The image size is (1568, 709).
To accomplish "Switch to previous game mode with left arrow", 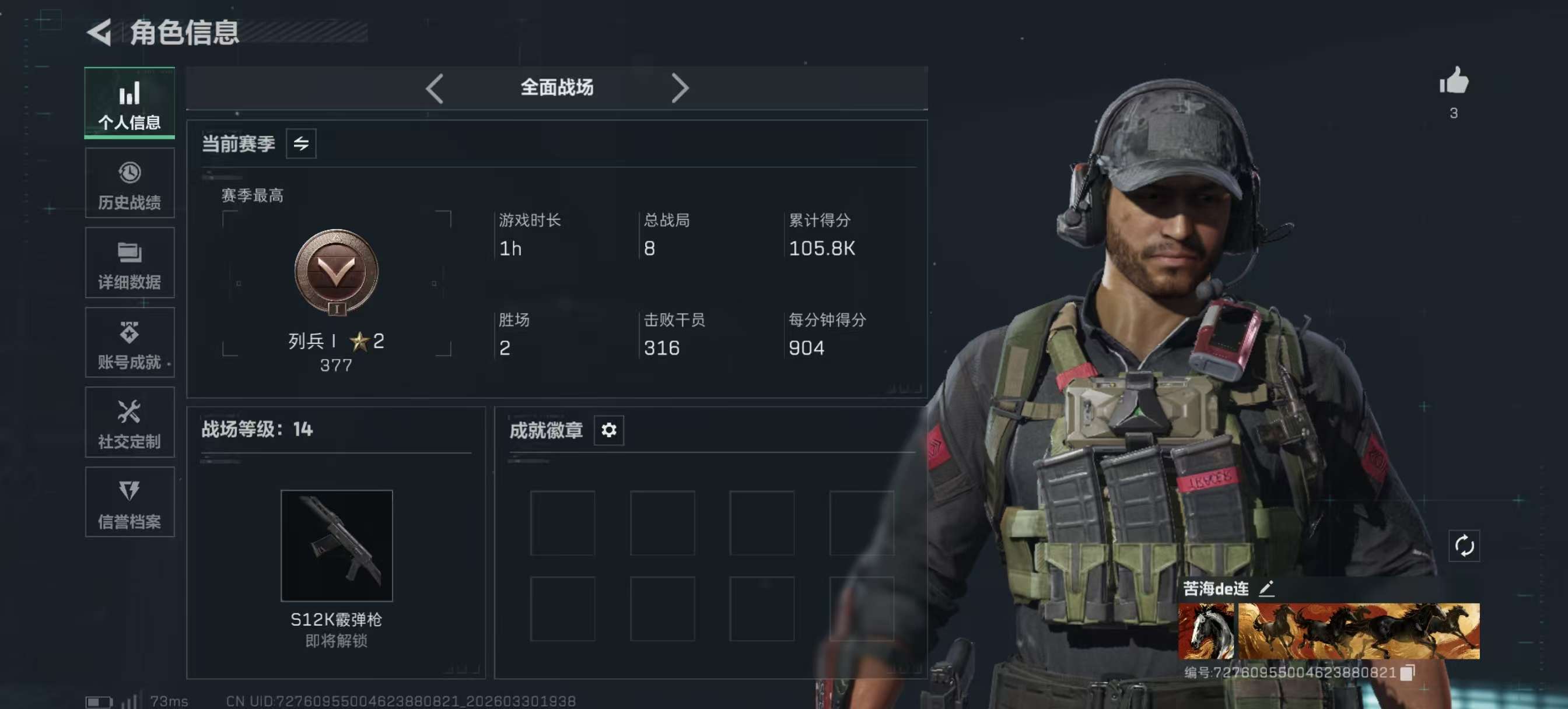I will point(435,89).
